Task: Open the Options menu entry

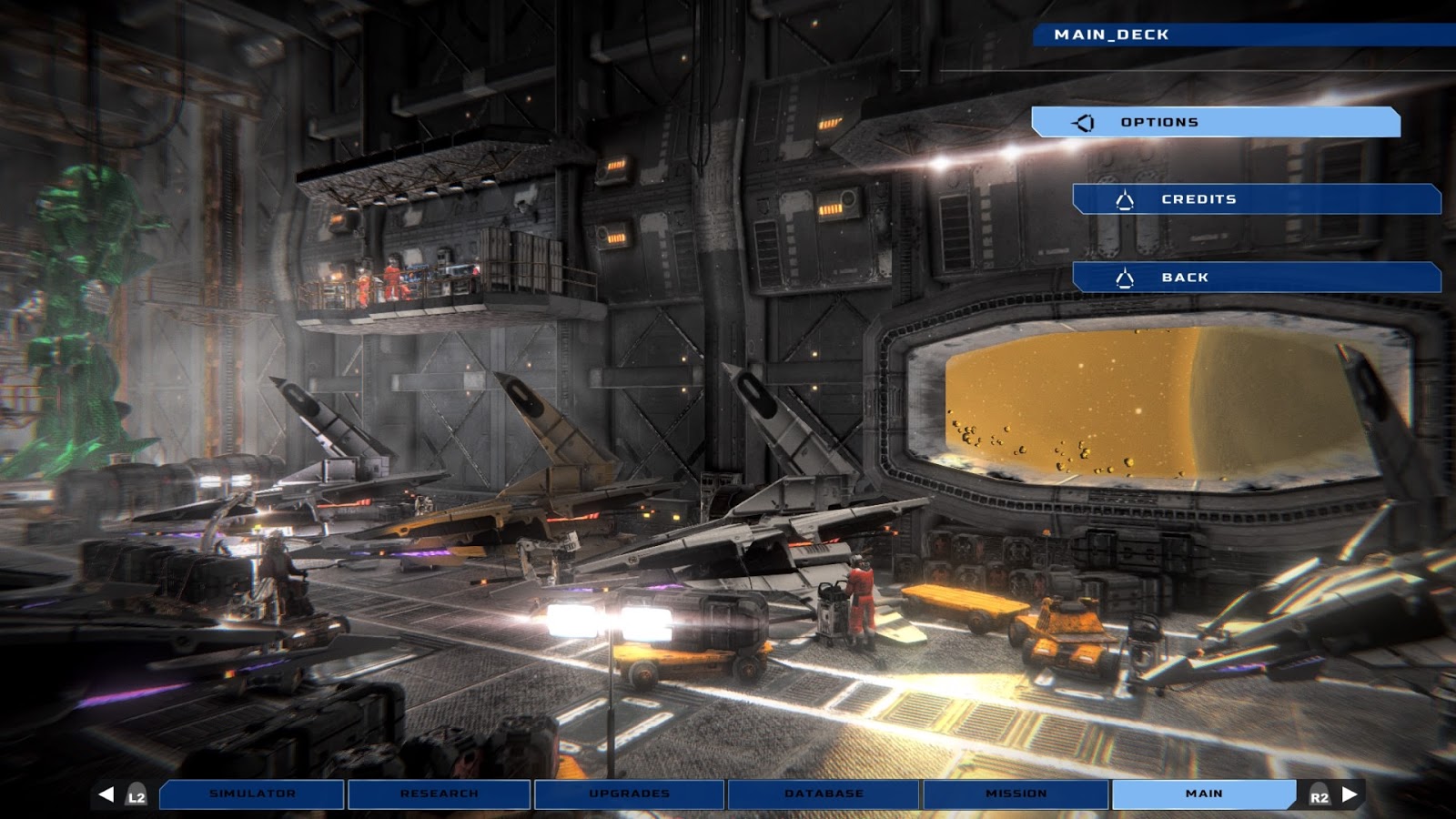Action: coord(1215,122)
